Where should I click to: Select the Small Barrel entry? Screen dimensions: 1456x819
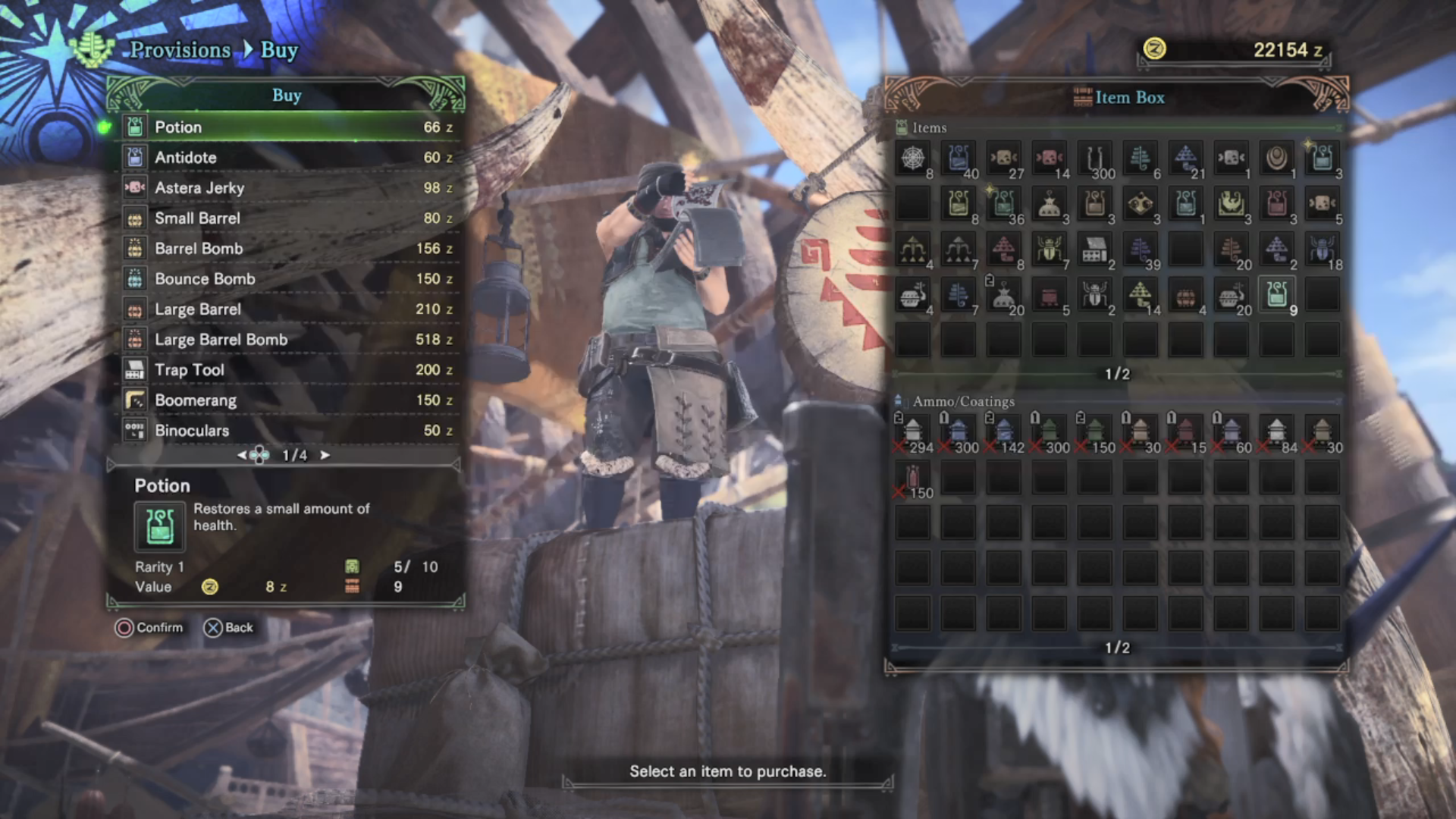pos(288,218)
